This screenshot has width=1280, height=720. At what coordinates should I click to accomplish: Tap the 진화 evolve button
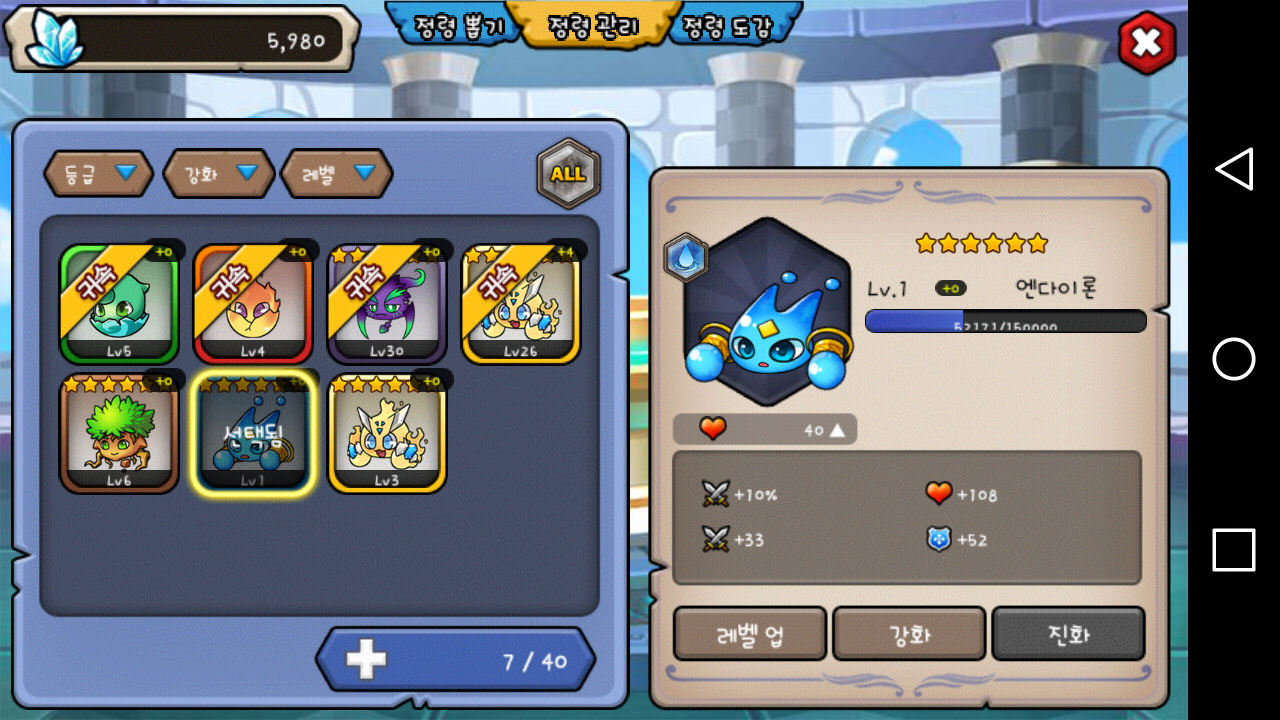click(1068, 634)
